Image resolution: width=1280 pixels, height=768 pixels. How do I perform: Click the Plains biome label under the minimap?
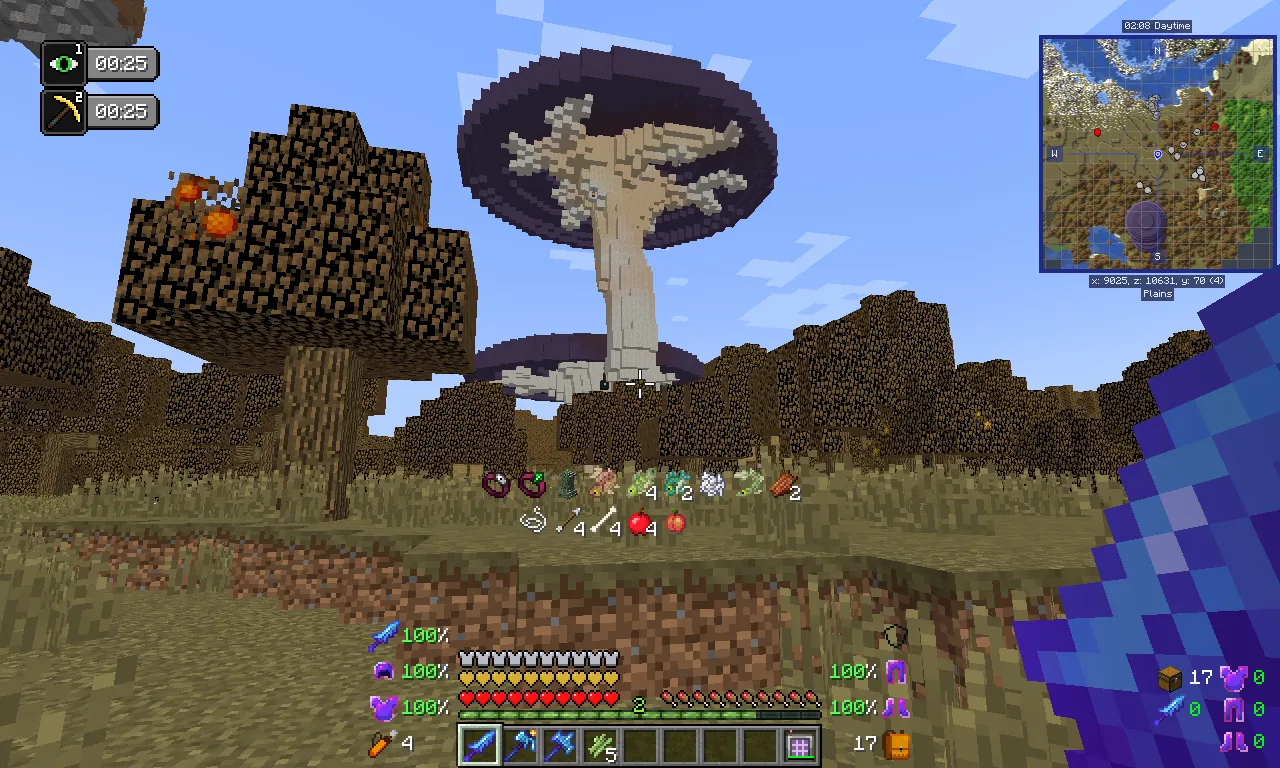pos(1155,294)
